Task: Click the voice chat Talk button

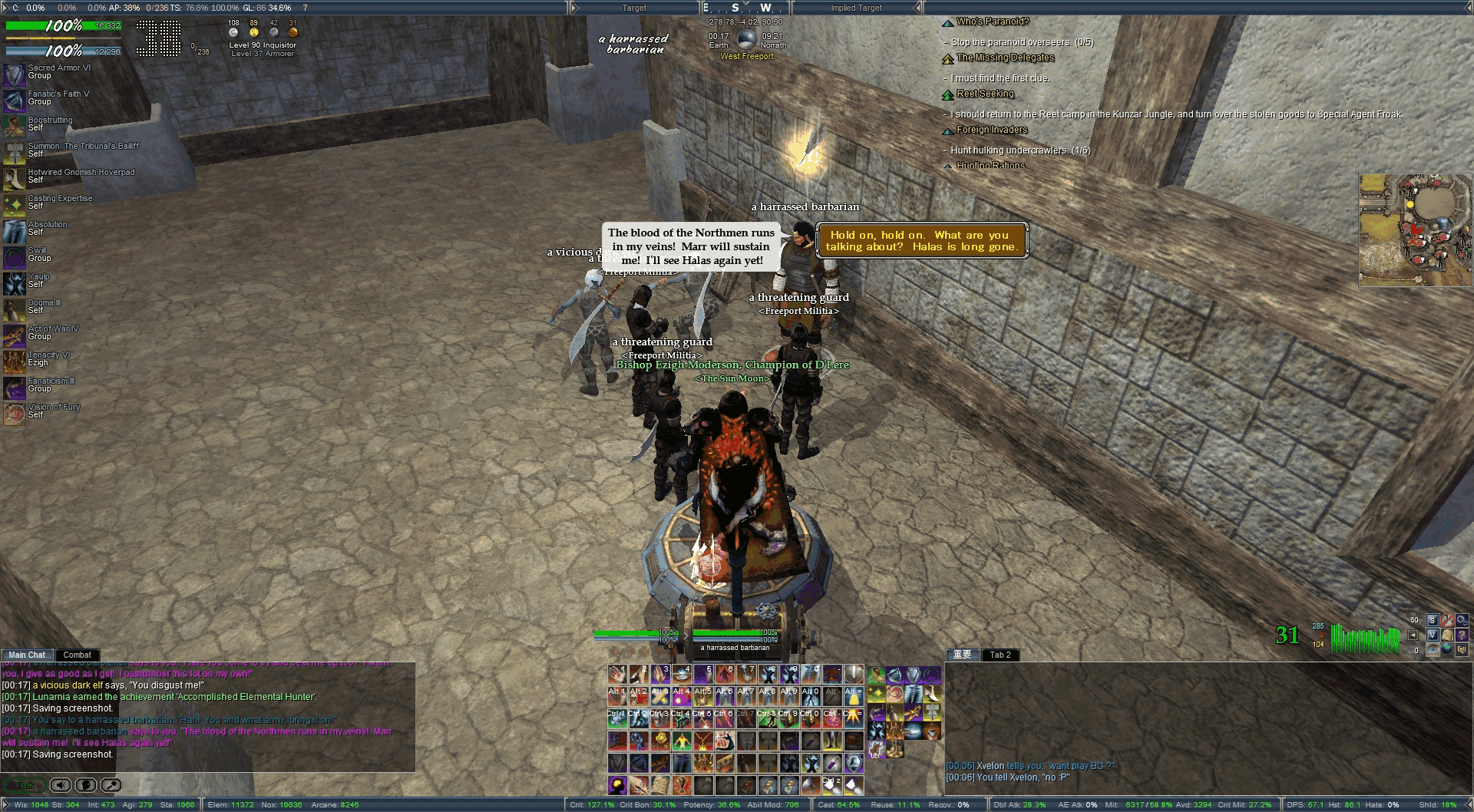Action: pos(24,785)
